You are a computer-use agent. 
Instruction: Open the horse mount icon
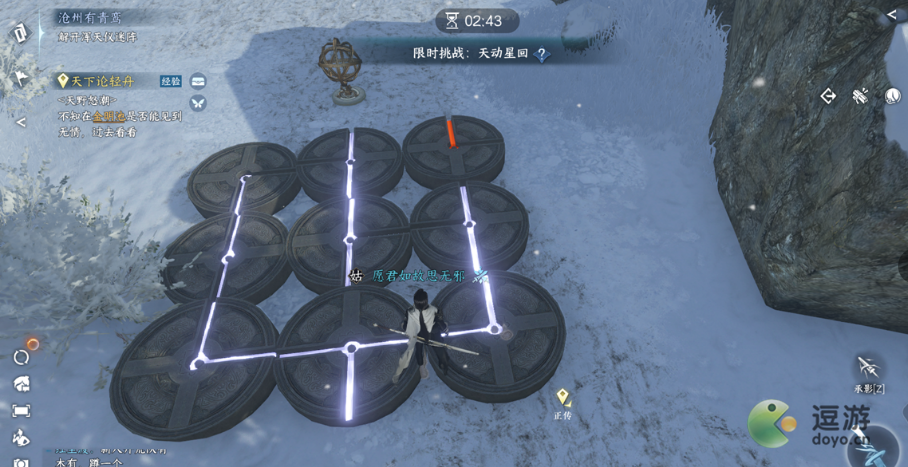21,384
